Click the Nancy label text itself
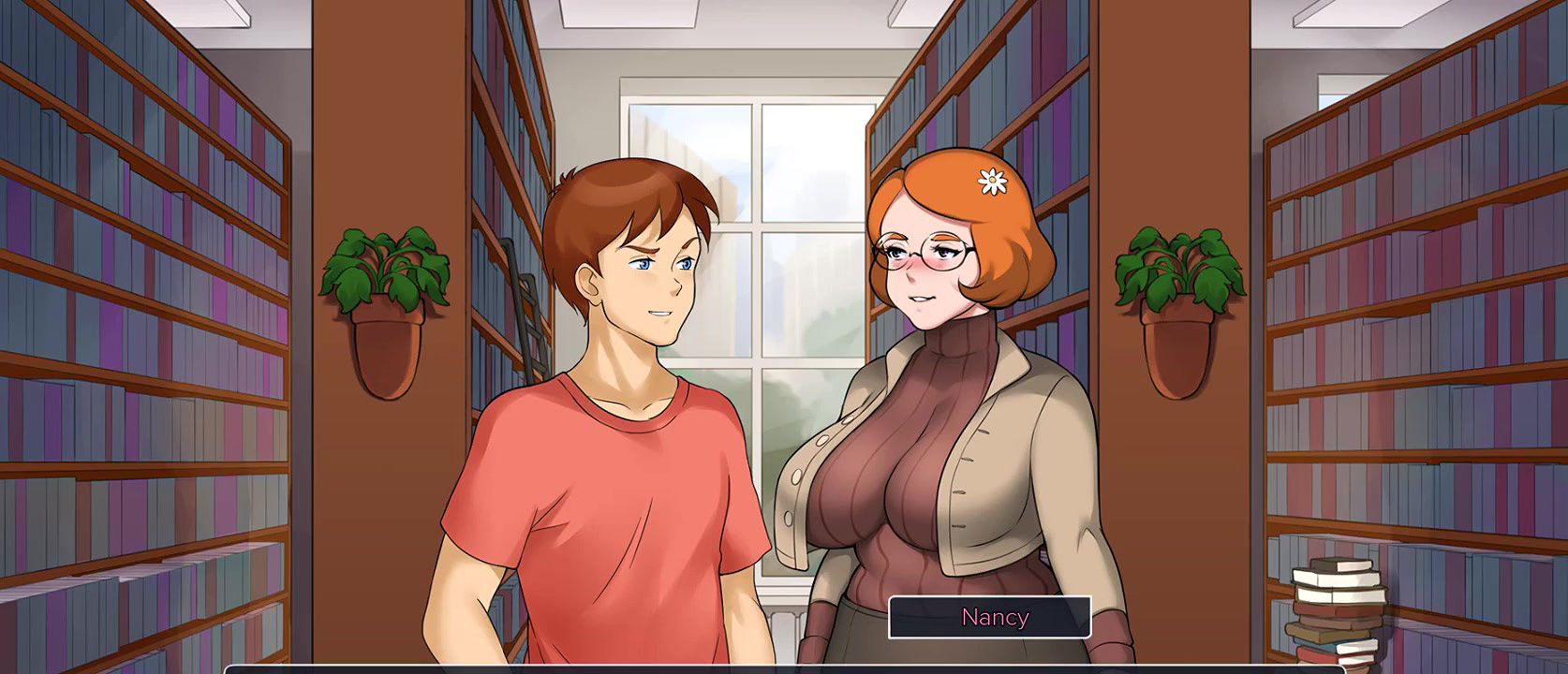 995,618
